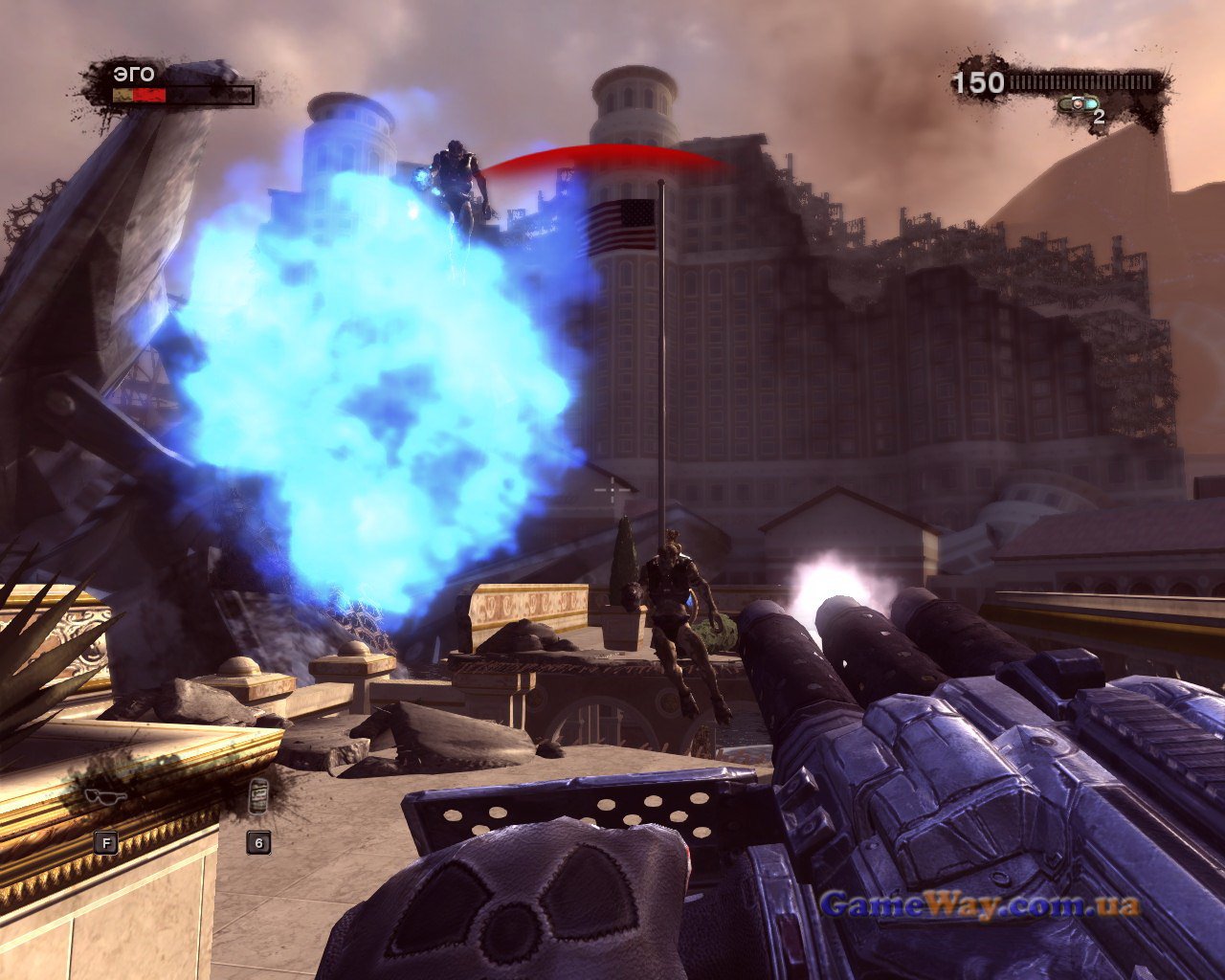
Task: Use the beer can item icon
Action: coord(257,796)
